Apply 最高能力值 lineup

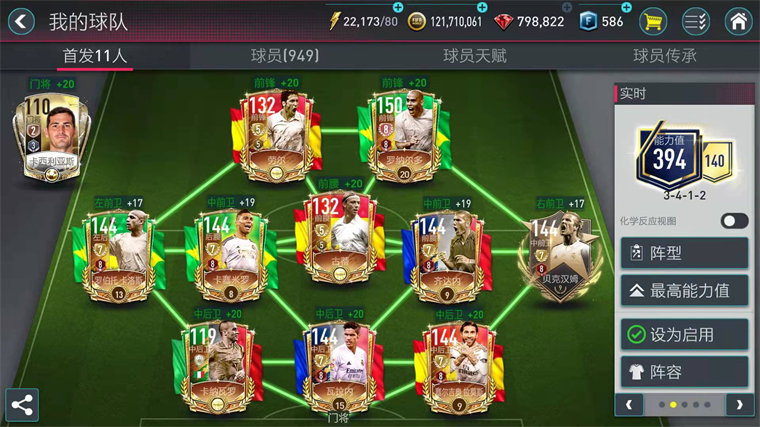684,291
